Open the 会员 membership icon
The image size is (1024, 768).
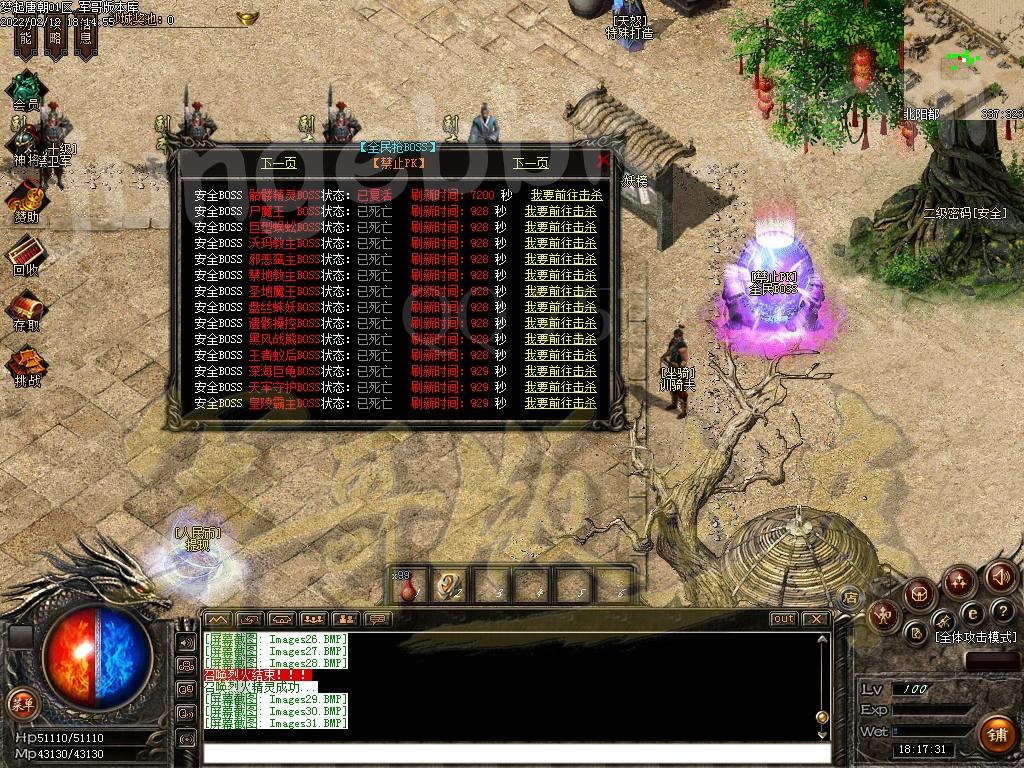tap(25, 86)
